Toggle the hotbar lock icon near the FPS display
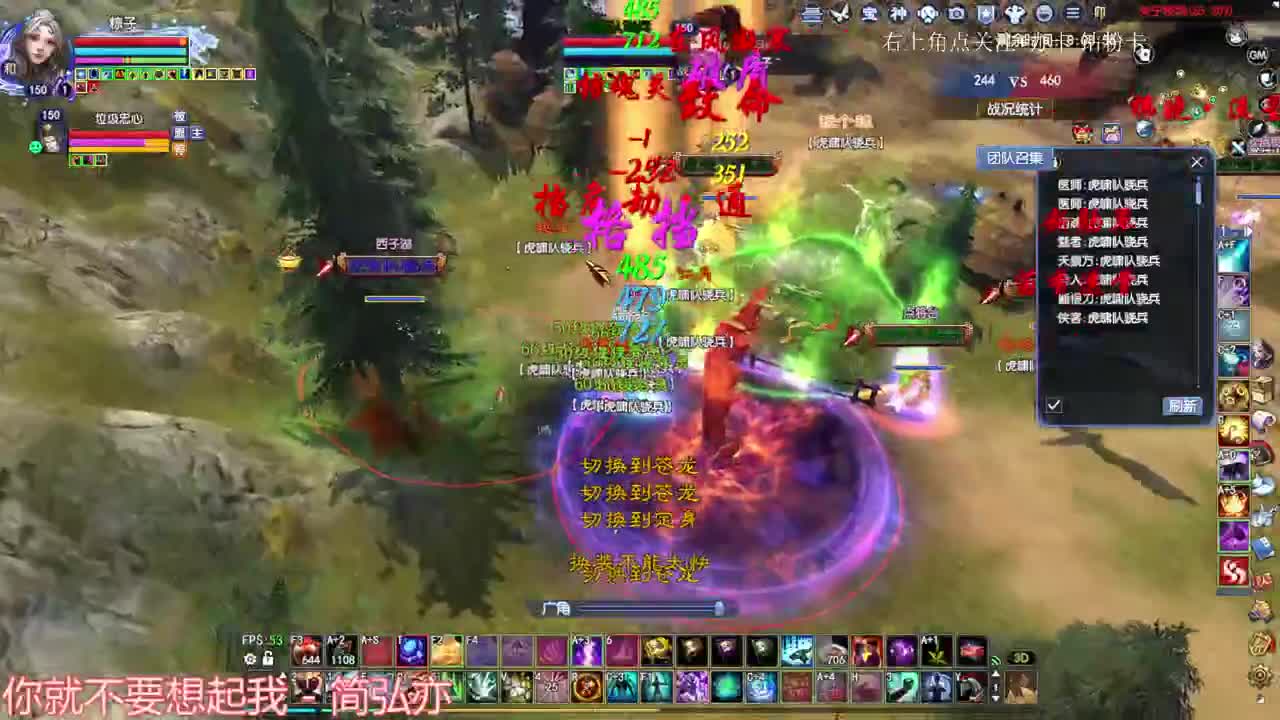1280x720 pixels. (267, 657)
